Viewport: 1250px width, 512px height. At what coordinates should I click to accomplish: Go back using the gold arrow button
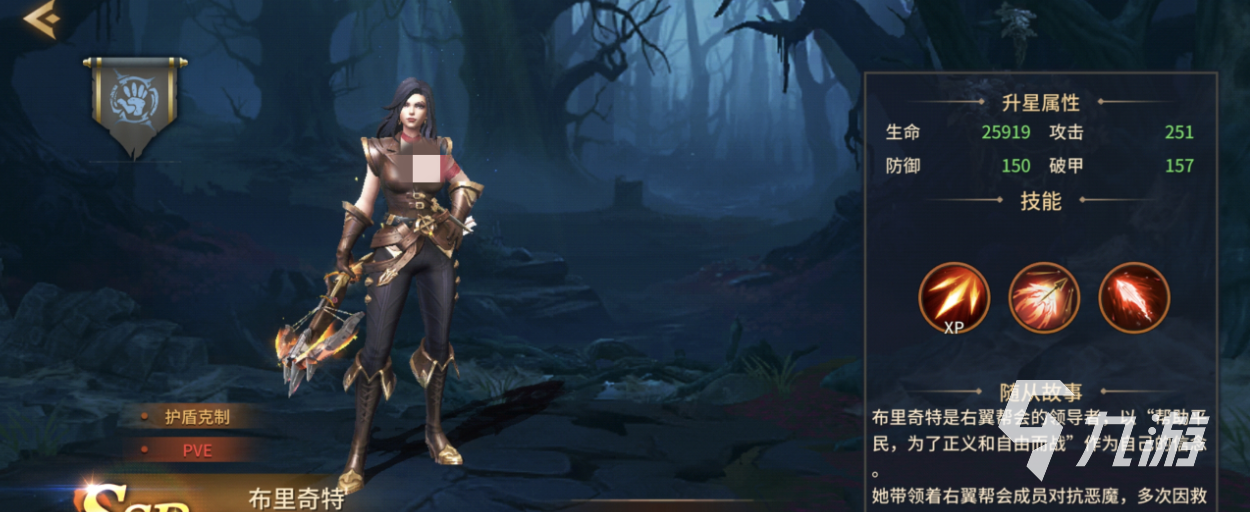point(41,20)
